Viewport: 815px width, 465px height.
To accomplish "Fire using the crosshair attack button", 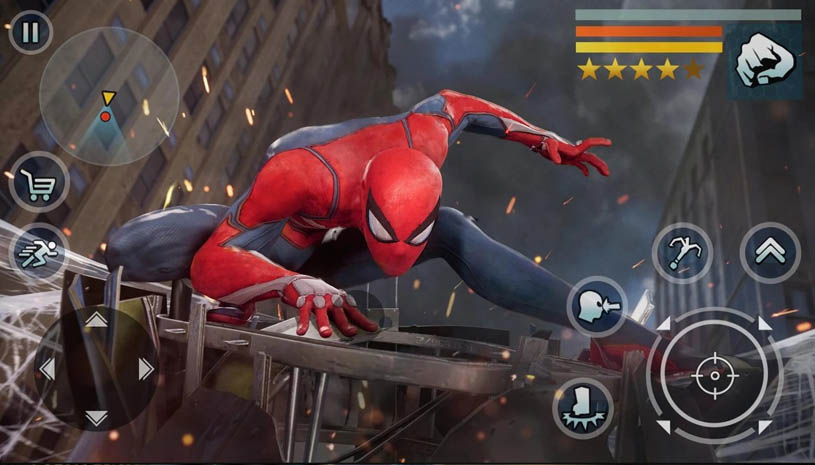I will [714, 377].
